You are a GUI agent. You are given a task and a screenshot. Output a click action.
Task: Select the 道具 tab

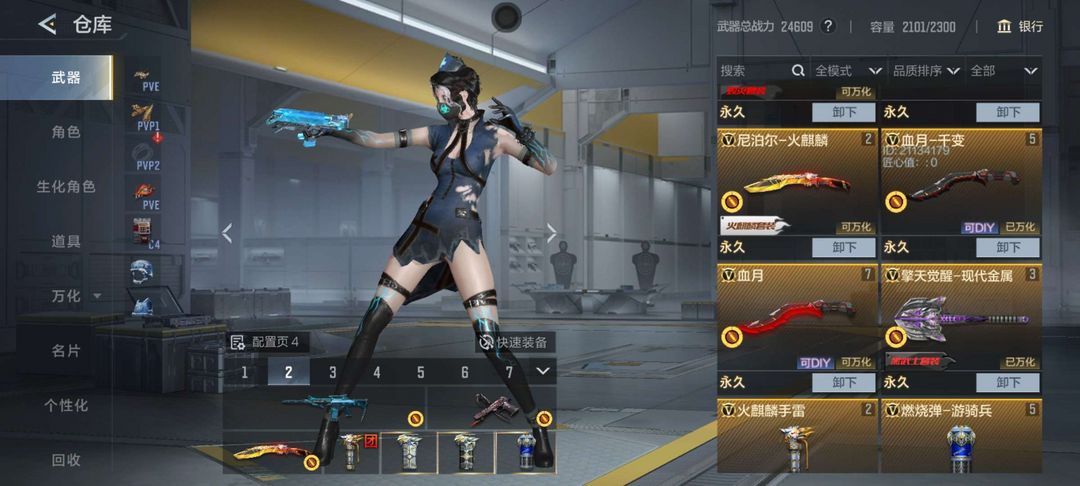tap(66, 241)
